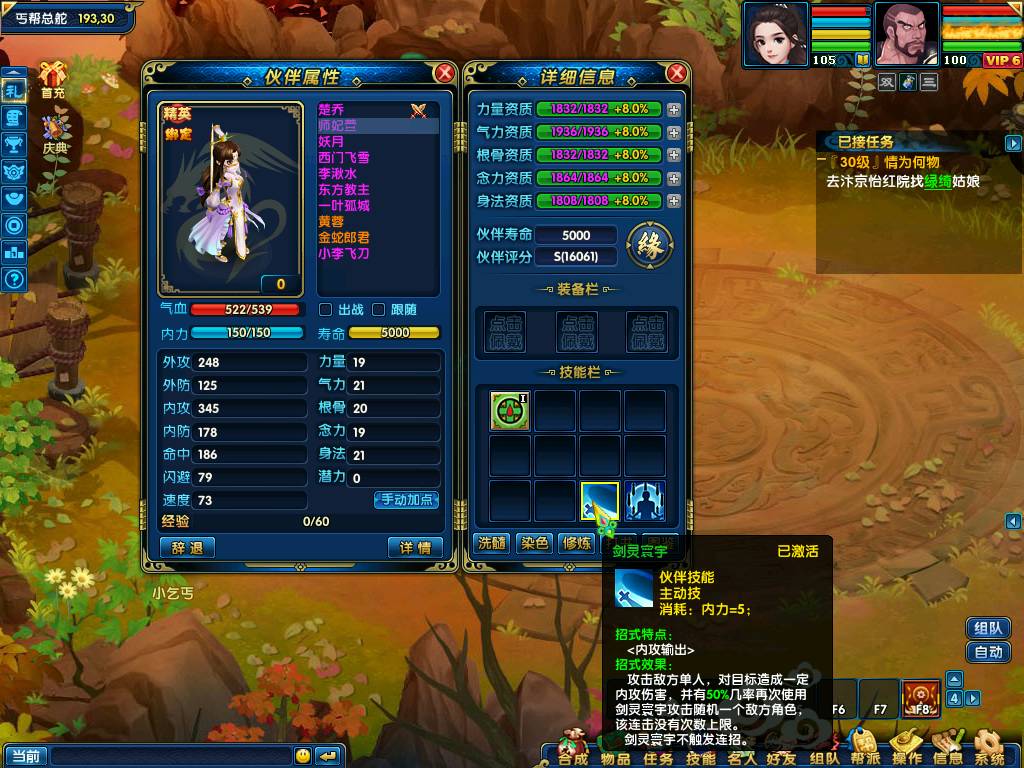Close the 详细信息 details panel
The height and width of the screenshot is (768, 1024).
(x=677, y=73)
